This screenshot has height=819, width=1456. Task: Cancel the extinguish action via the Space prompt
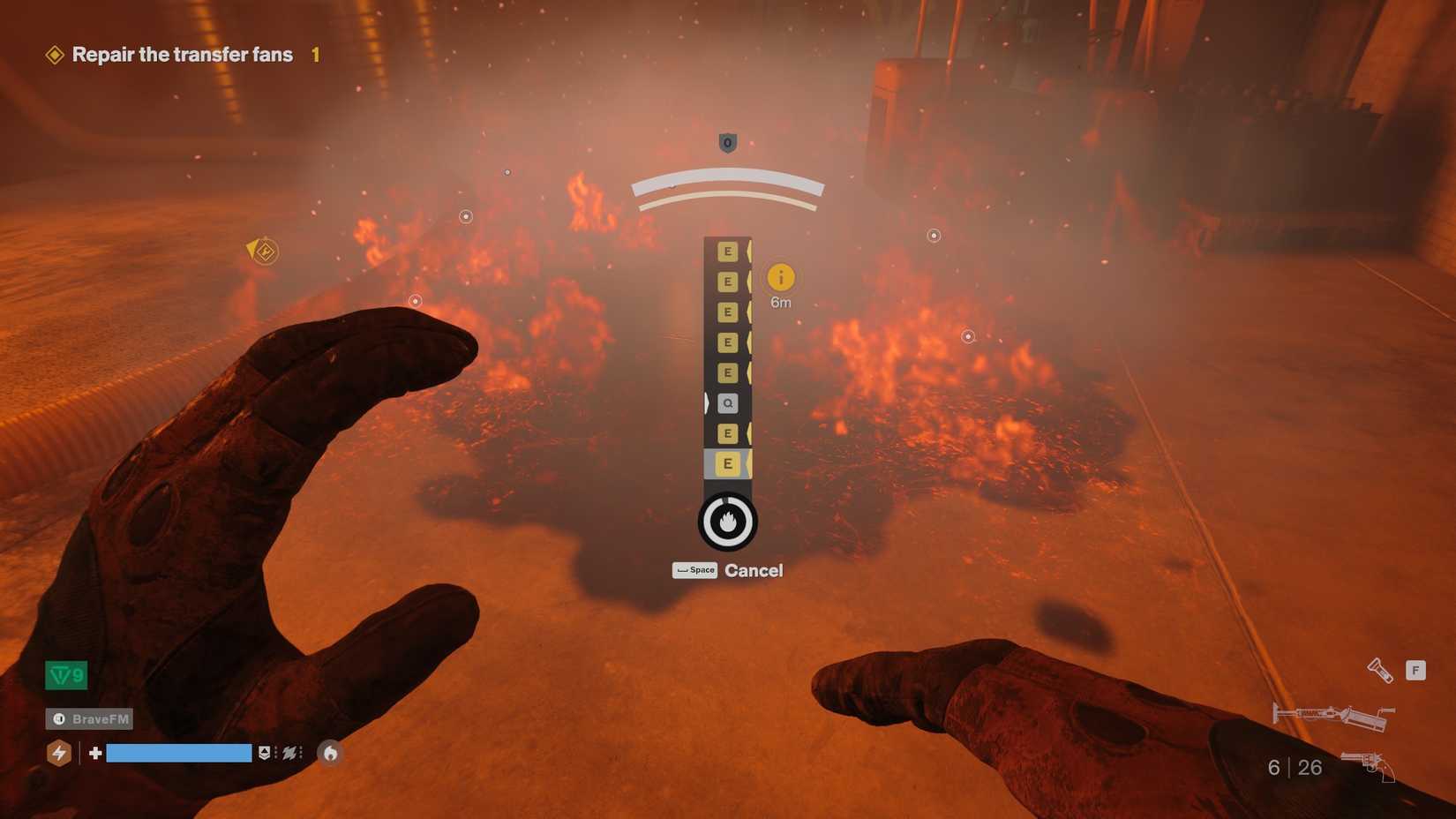coord(694,570)
